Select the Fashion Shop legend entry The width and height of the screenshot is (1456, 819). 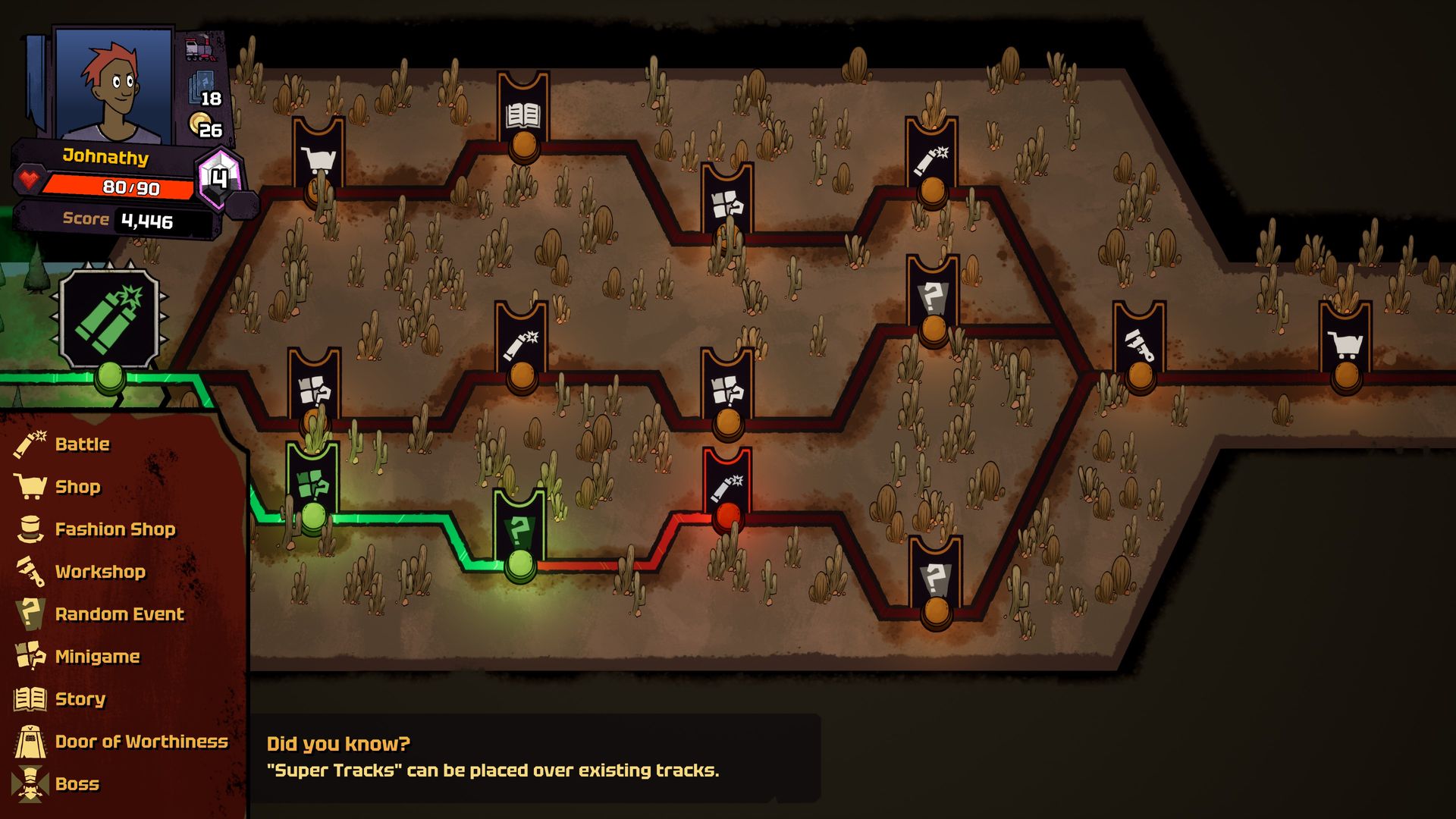point(115,529)
